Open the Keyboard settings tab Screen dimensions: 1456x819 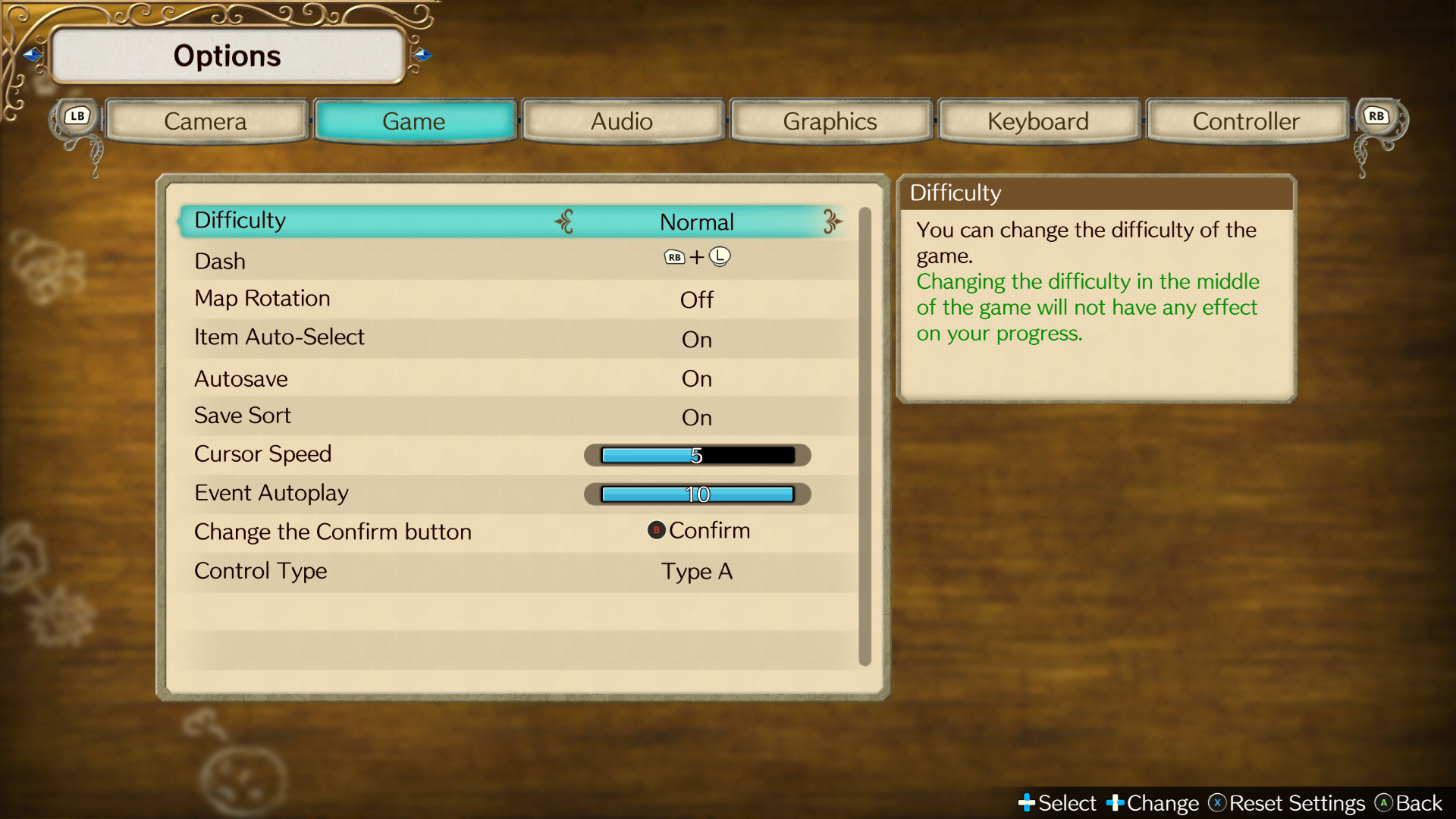click(x=1038, y=121)
